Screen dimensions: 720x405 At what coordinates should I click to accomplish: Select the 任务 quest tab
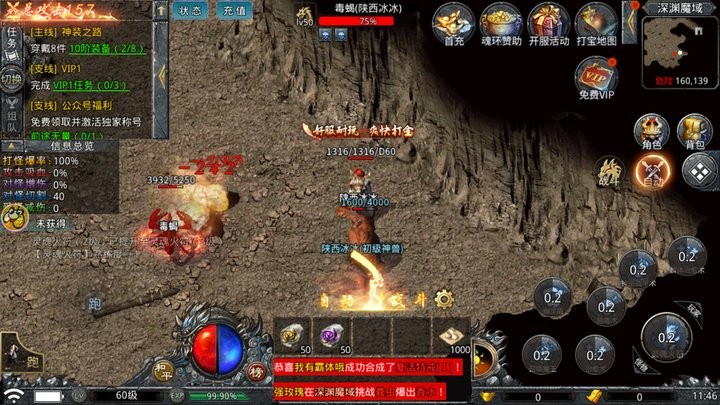(11, 40)
